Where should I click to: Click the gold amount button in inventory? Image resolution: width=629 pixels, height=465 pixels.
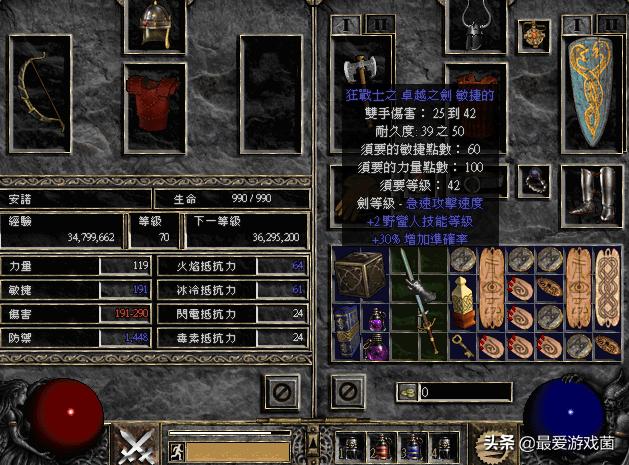405,391
